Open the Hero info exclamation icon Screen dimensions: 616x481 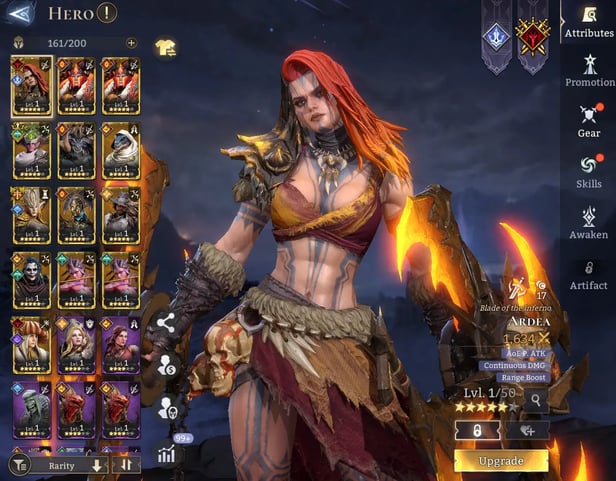tap(107, 13)
